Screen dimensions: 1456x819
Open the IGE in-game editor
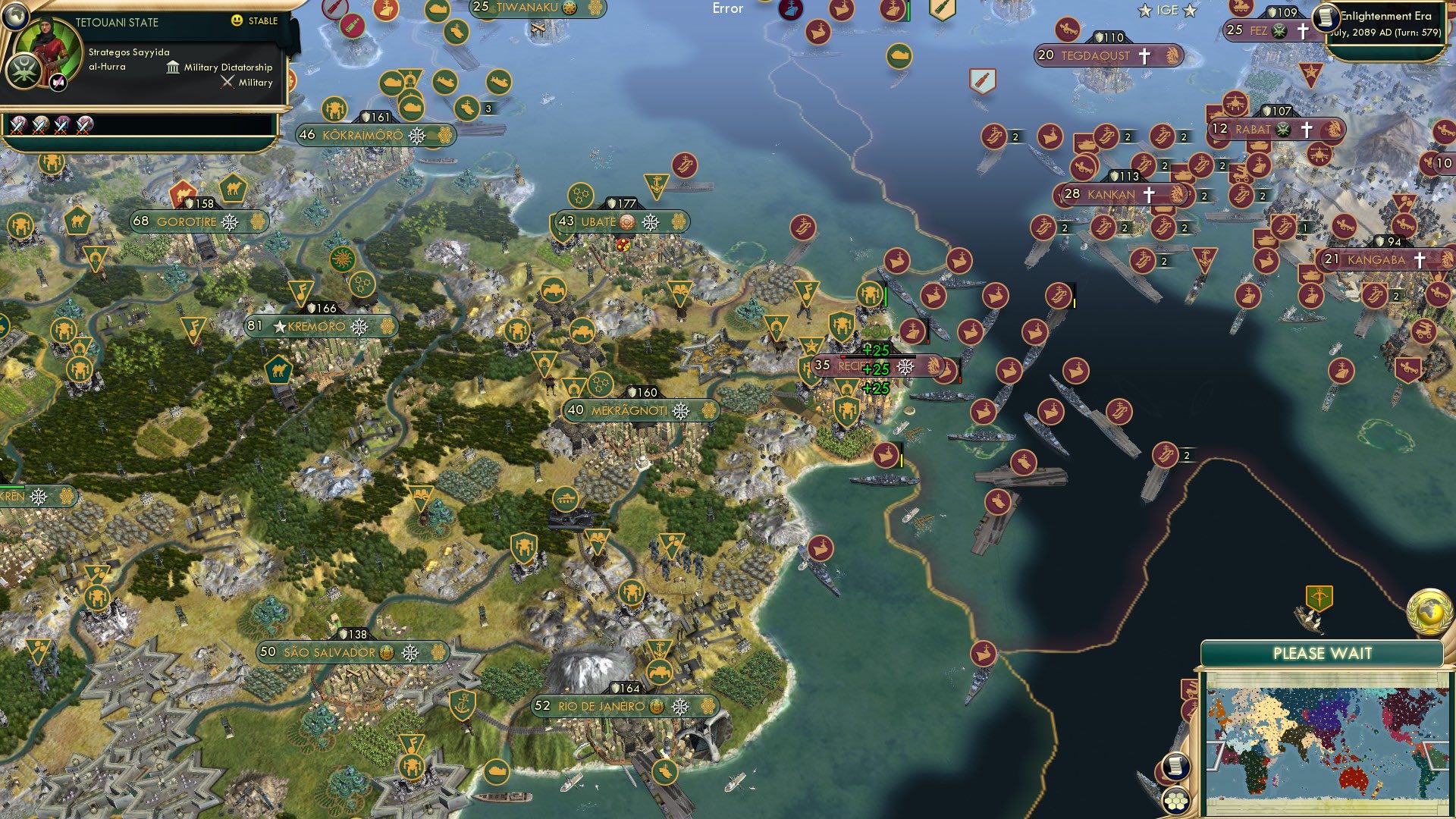coord(1168,10)
